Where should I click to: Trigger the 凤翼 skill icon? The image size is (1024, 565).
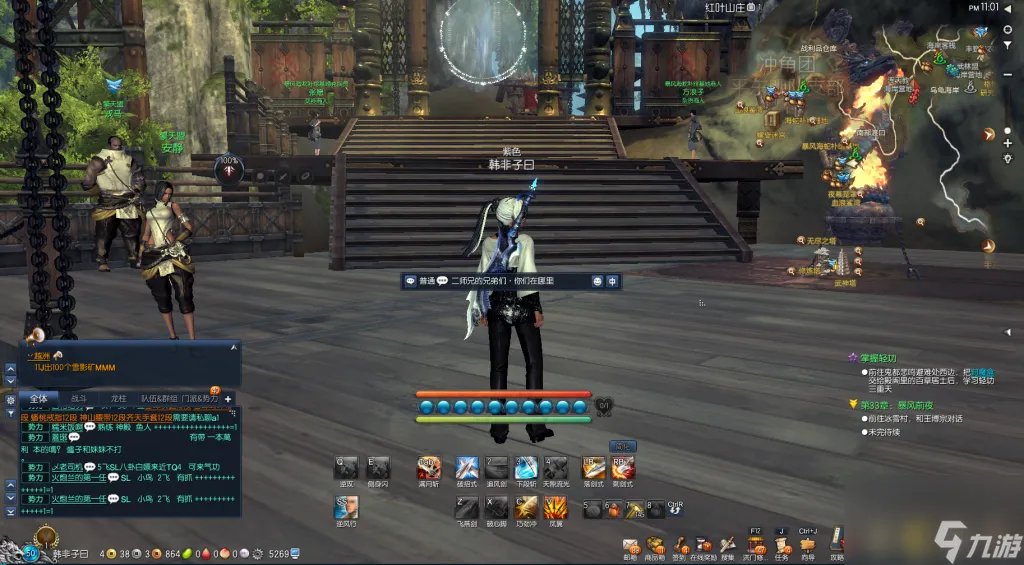tap(556, 507)
